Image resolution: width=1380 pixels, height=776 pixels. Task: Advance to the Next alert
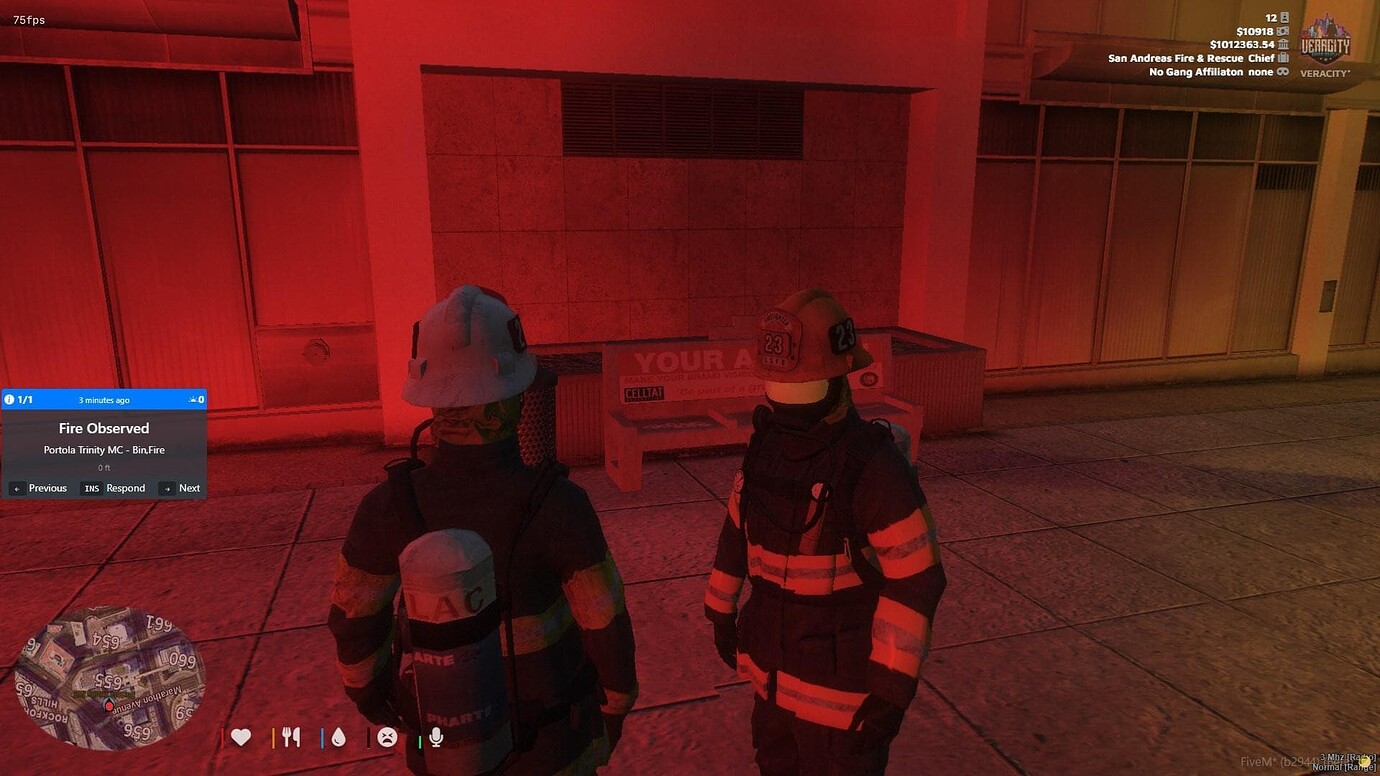point(183,488)
